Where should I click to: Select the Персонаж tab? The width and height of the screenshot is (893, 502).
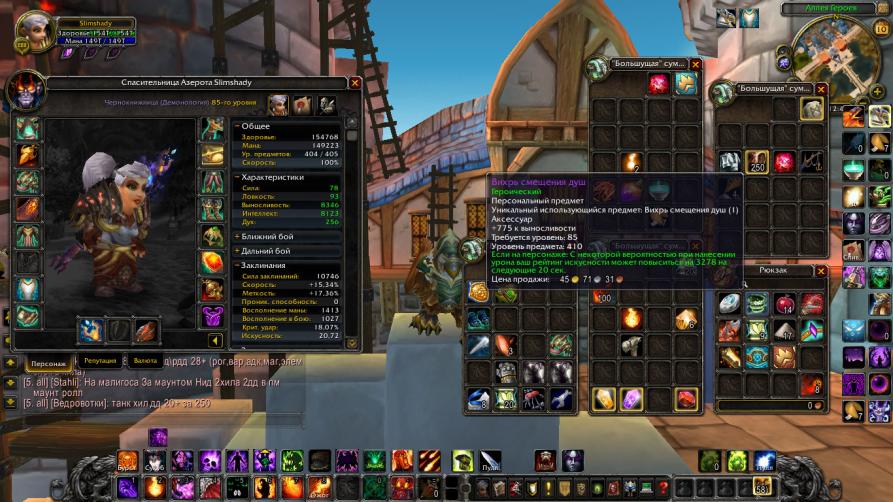pos(48,363)
